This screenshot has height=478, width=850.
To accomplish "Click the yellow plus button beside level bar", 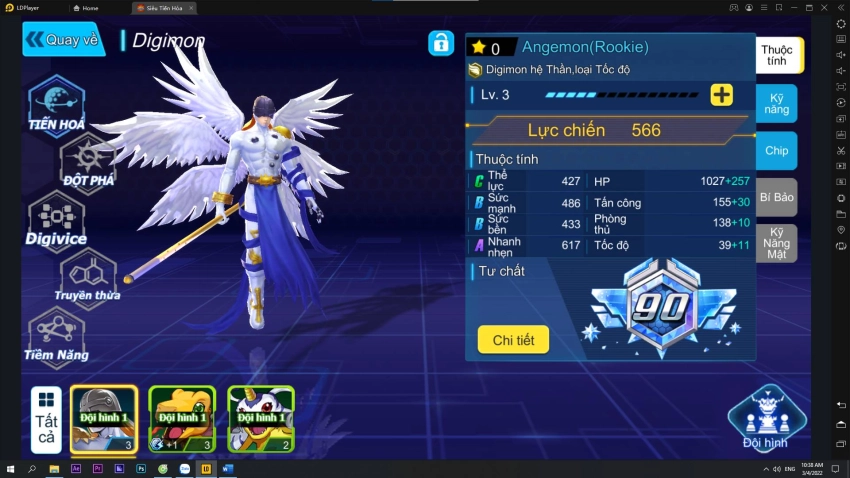I will pos(721,95).
